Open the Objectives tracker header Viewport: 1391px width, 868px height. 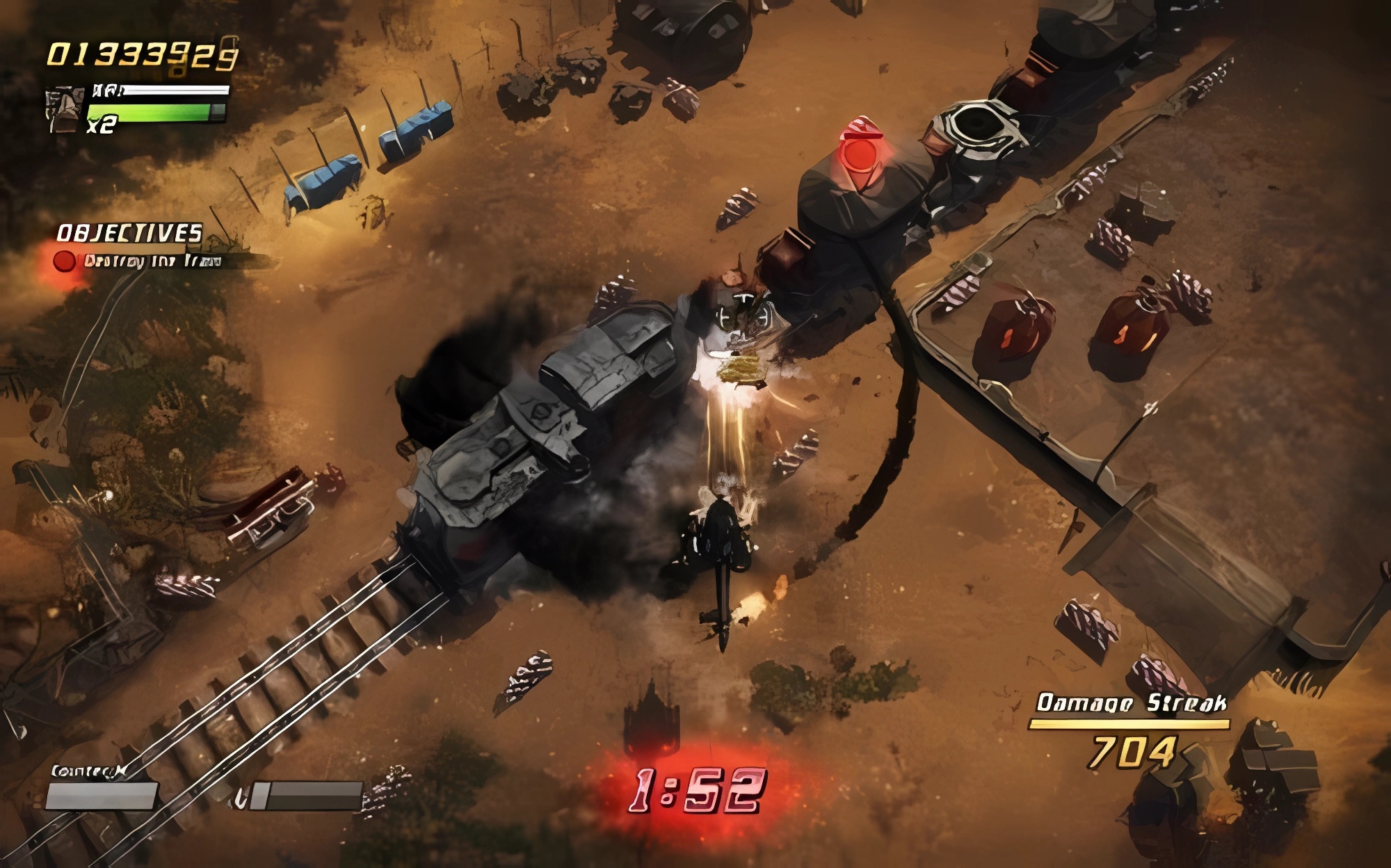coord(129,233)
